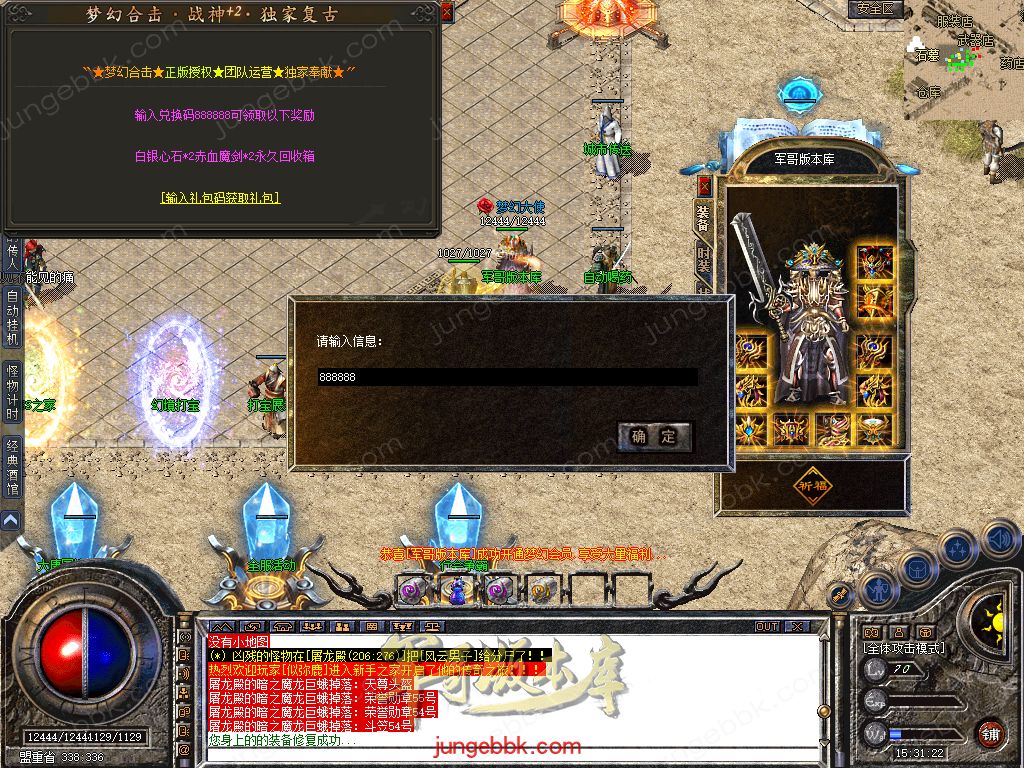Open the character orb with the warrior figure

coord(877,590)
